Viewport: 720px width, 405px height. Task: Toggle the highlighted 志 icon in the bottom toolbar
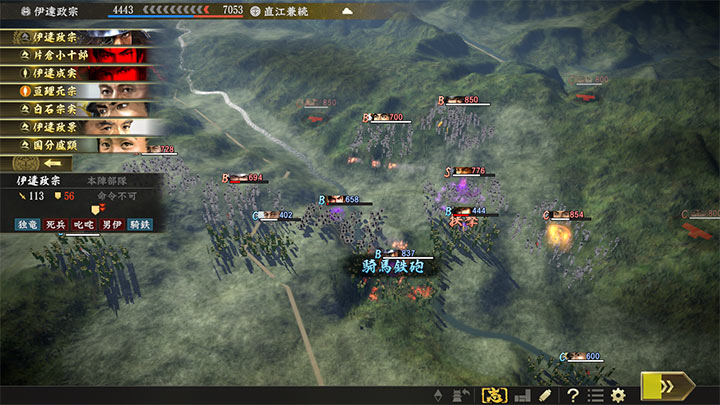(493, 395)
